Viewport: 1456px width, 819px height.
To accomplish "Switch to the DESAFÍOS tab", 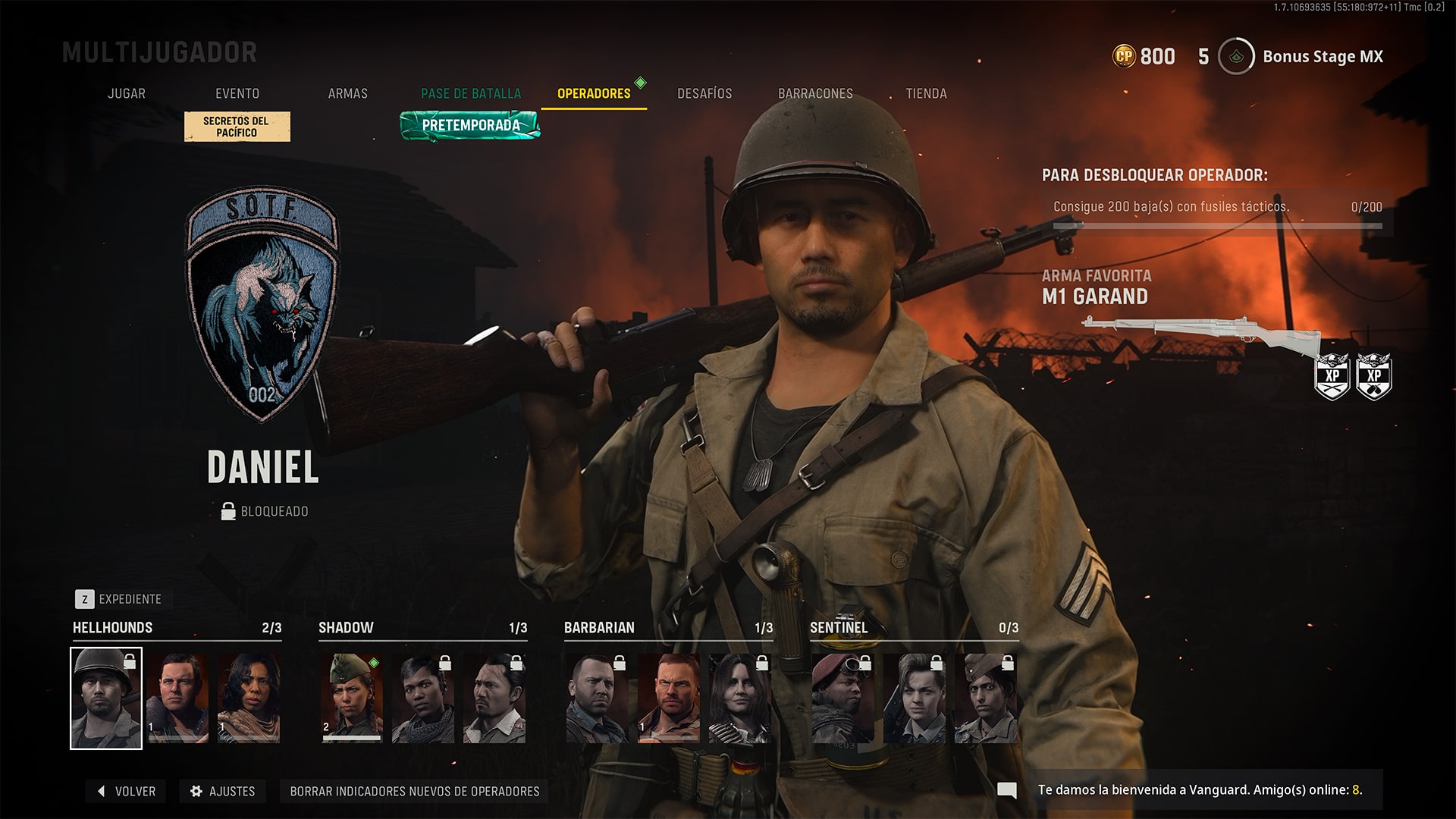I will (704, 93).
